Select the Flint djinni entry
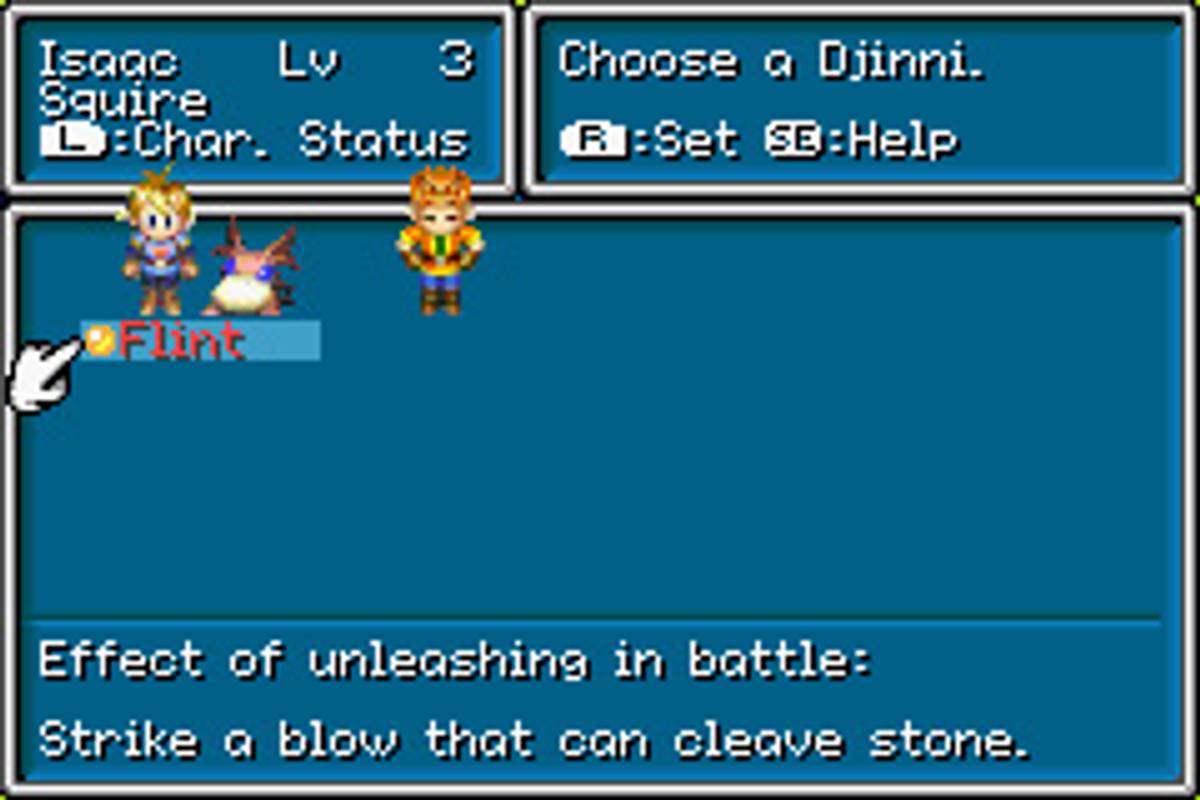Image resolution: width=1200 pixels, height=800 pixels. pyautogui.click(x=182, y=342)
